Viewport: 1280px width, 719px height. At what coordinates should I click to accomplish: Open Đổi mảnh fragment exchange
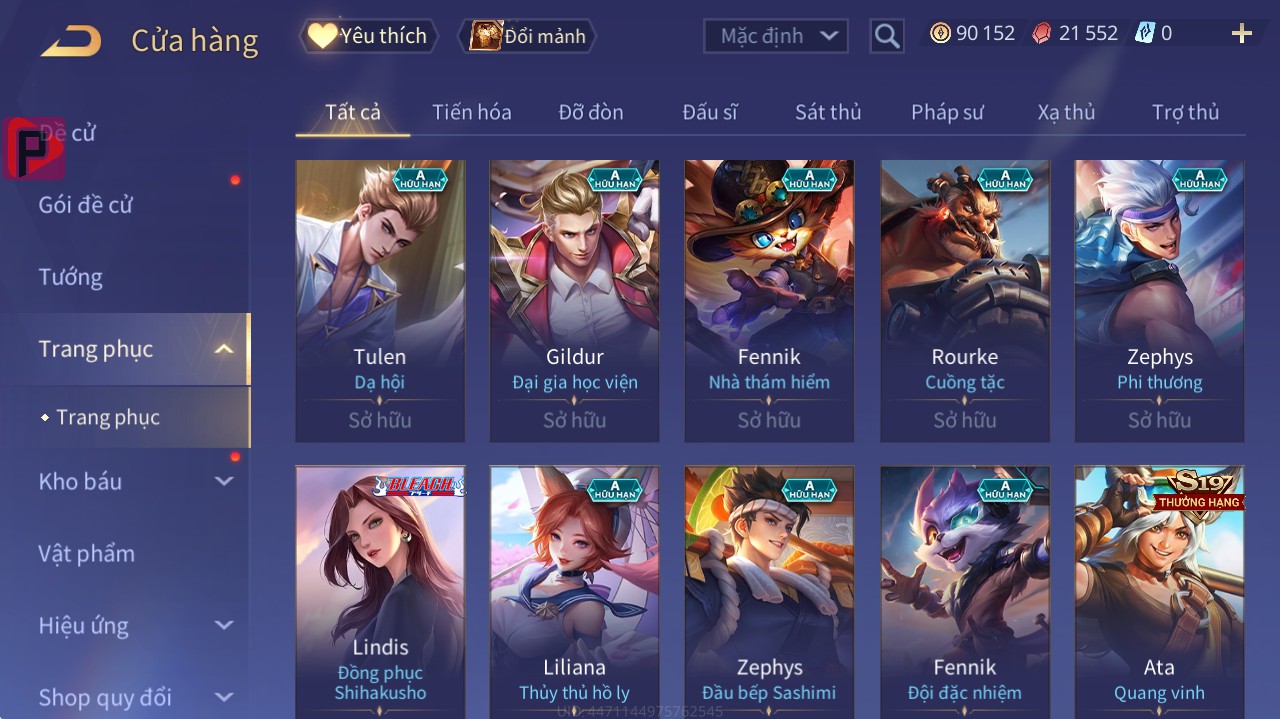pos(527,36)
